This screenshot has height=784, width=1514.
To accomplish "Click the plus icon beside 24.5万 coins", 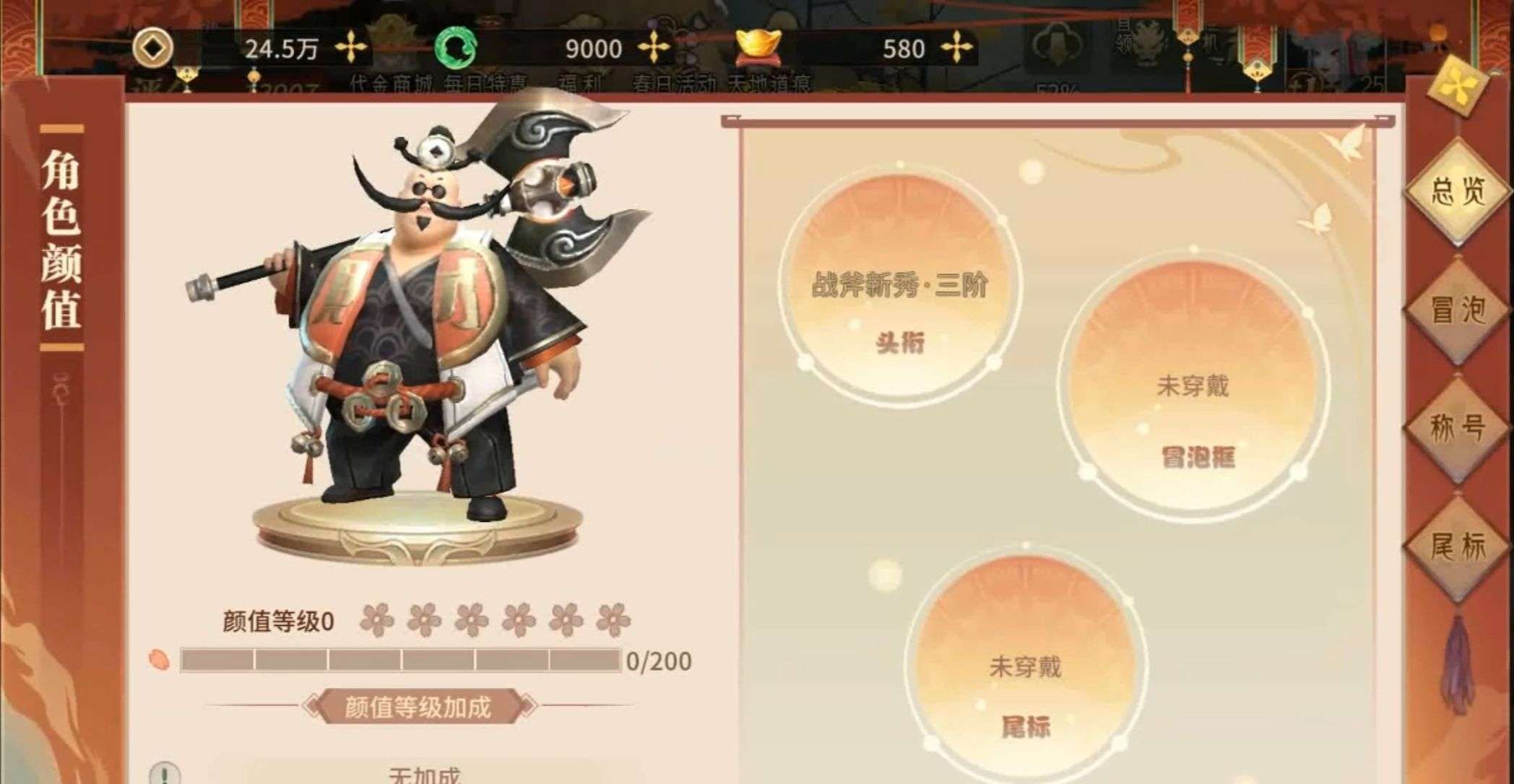I will [x=350, y=47].
